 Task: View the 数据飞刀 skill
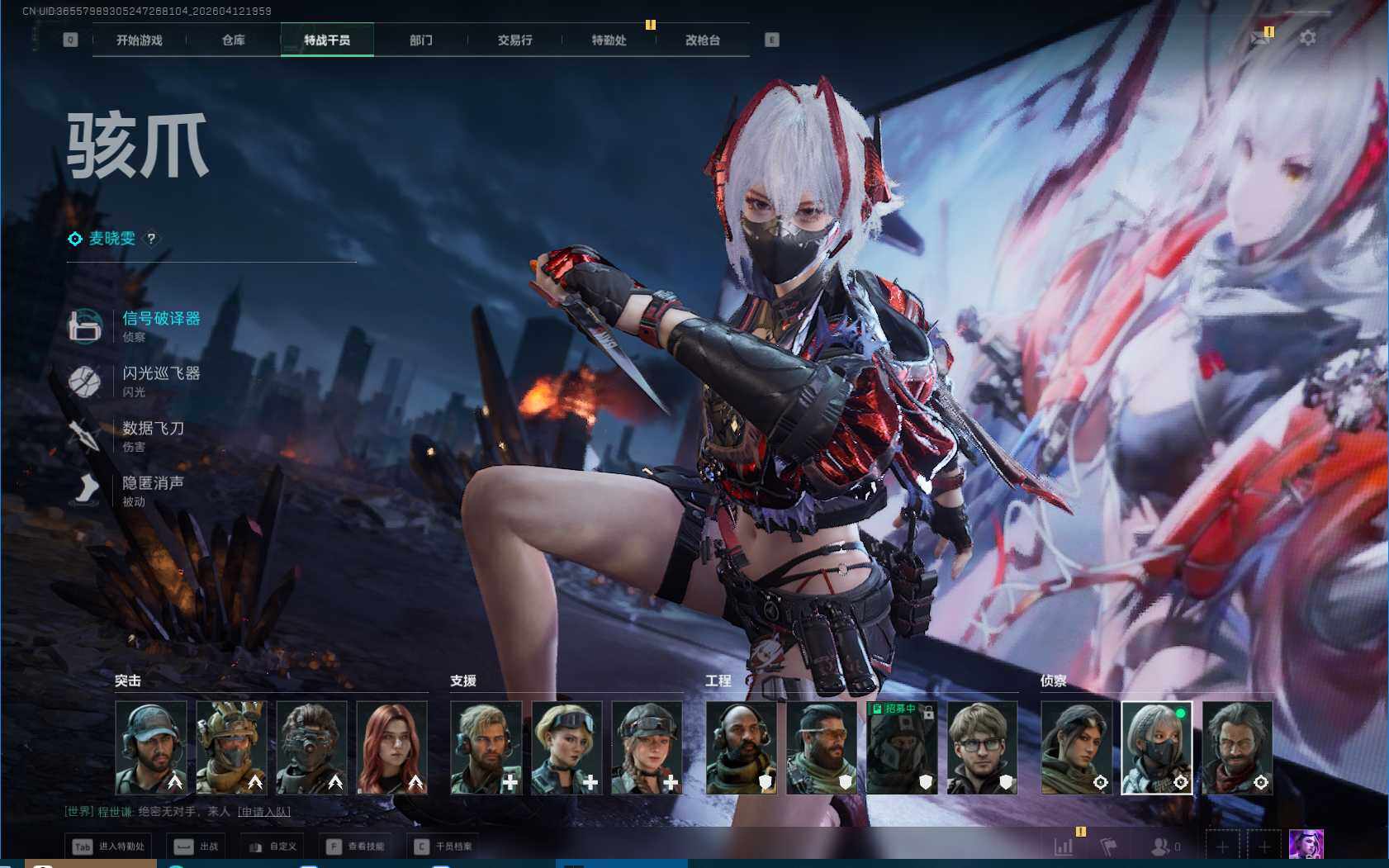153,429
